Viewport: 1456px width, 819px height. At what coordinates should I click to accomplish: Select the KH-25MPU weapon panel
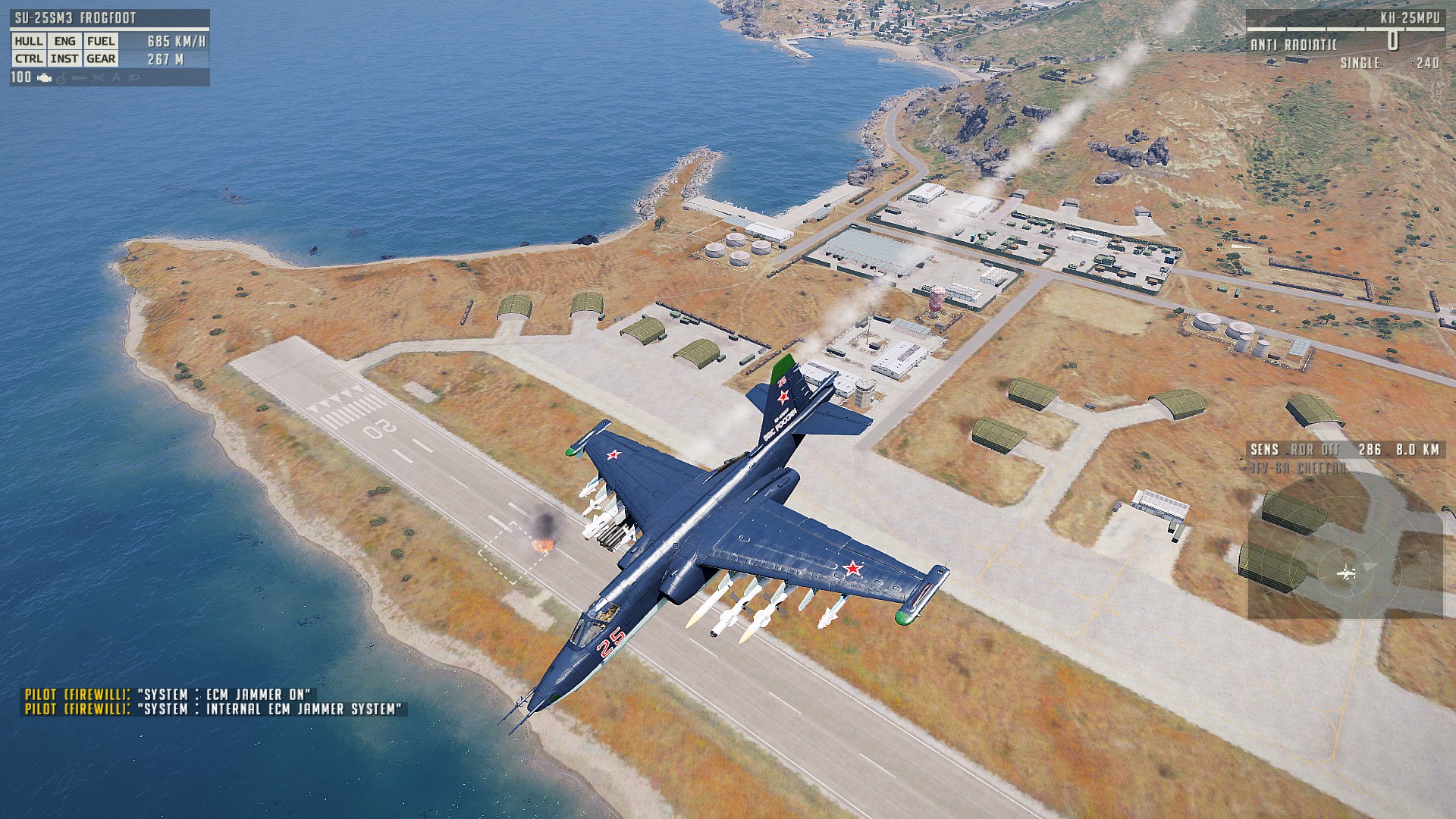[1344, 38]
